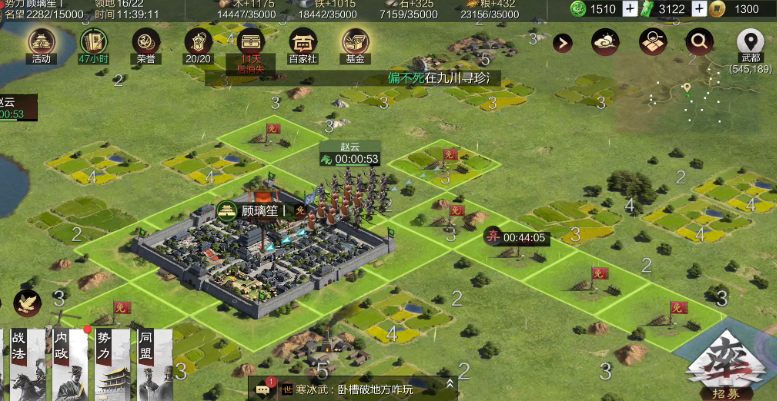Image resolution: width=777 pixels, height=401 pixels.
Task: Open the 47小时 timed event icon
Action: (93, 43)
